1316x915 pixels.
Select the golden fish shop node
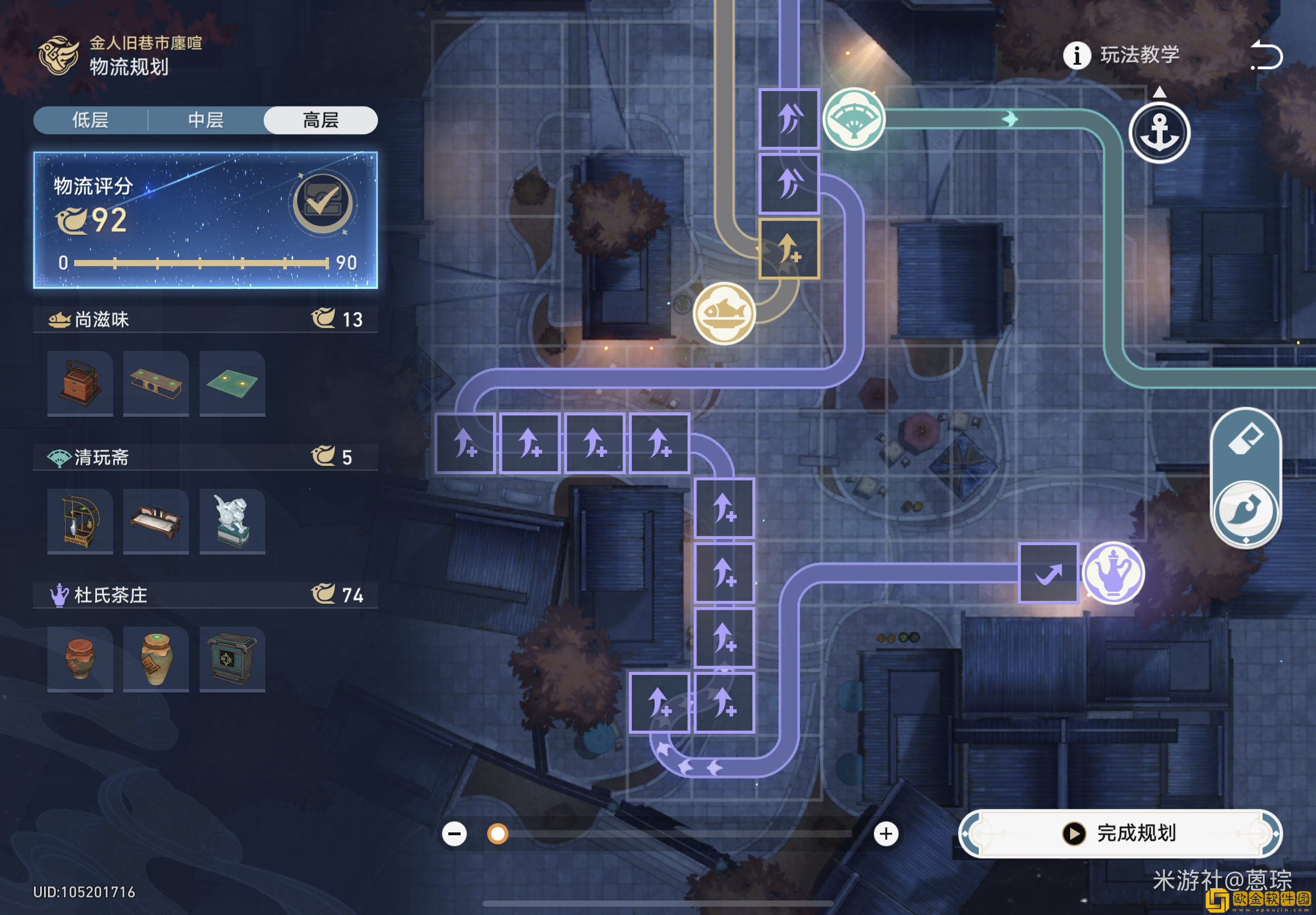pos(724,314)
